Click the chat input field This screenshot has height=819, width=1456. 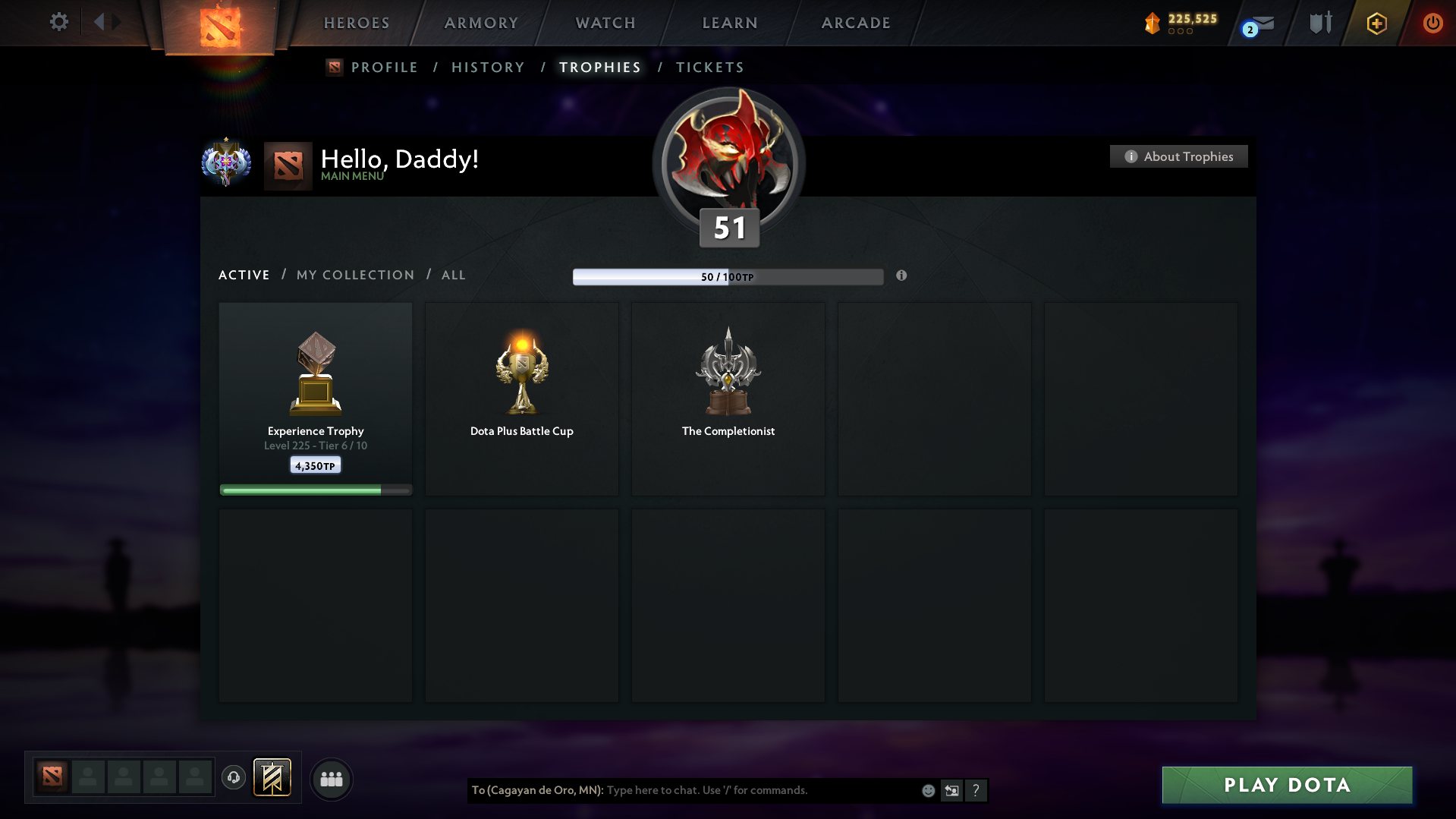click(759, 790)
